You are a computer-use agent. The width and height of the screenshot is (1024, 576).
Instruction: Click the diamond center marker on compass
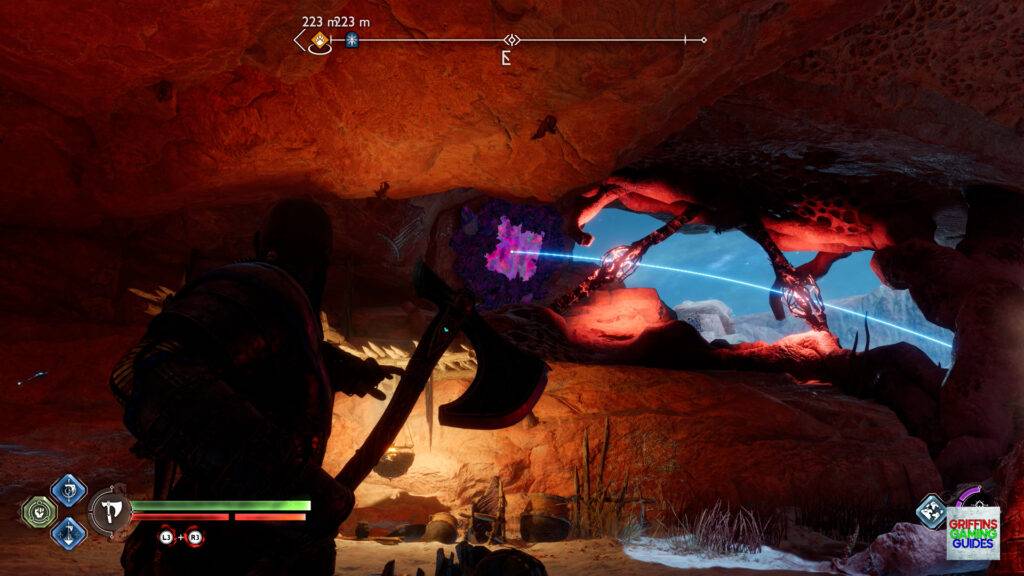(x=512, y=40)
